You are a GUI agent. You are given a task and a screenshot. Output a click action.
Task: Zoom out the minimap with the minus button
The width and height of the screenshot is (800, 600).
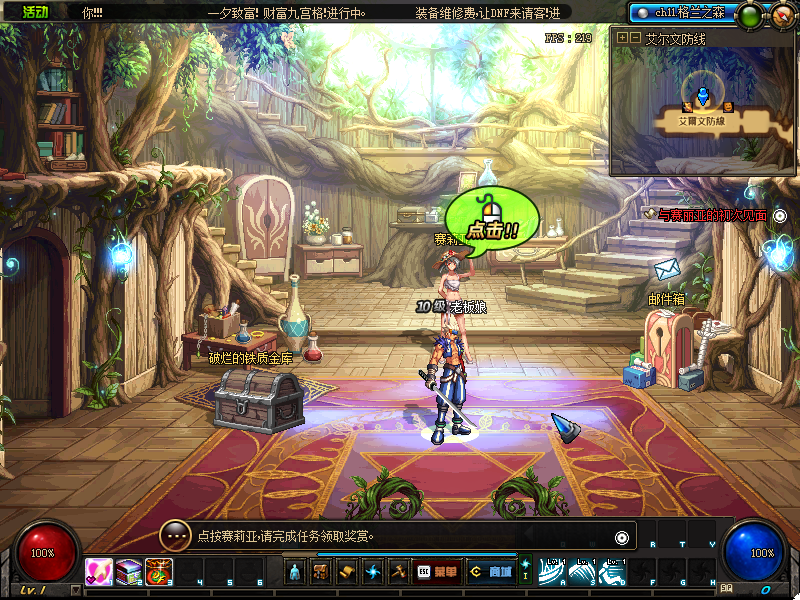coord(635,37)
